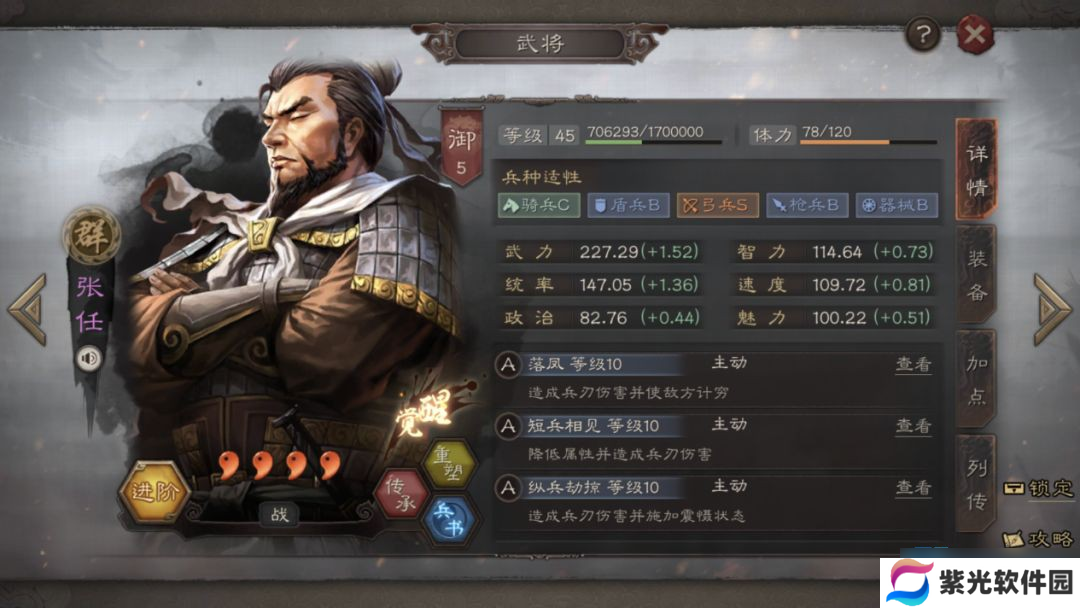Switch to the 详情 tab
This screenshot has width=1080, height=608.
point(977,170)
